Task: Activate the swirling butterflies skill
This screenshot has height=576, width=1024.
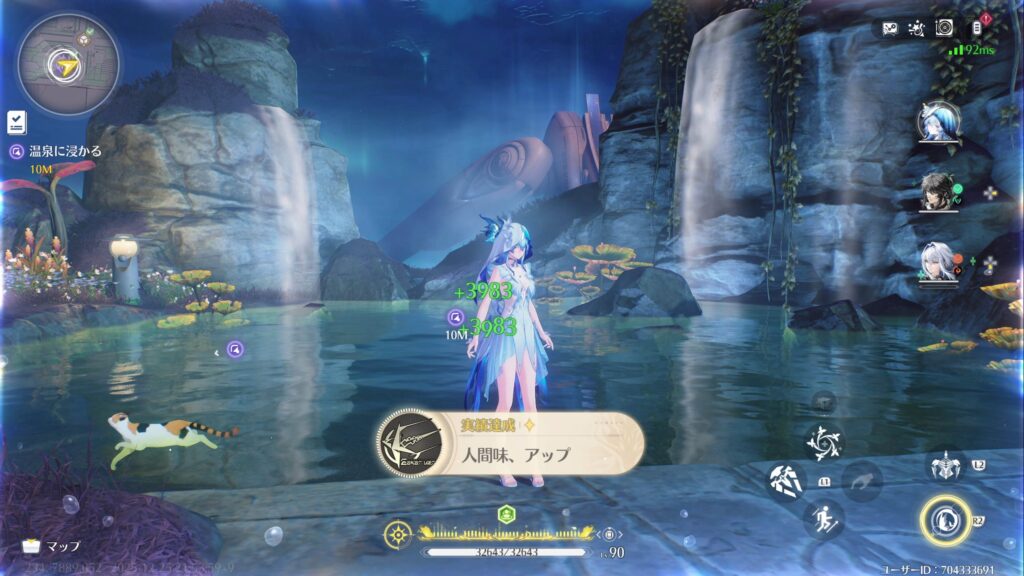Action: [824, 442]
